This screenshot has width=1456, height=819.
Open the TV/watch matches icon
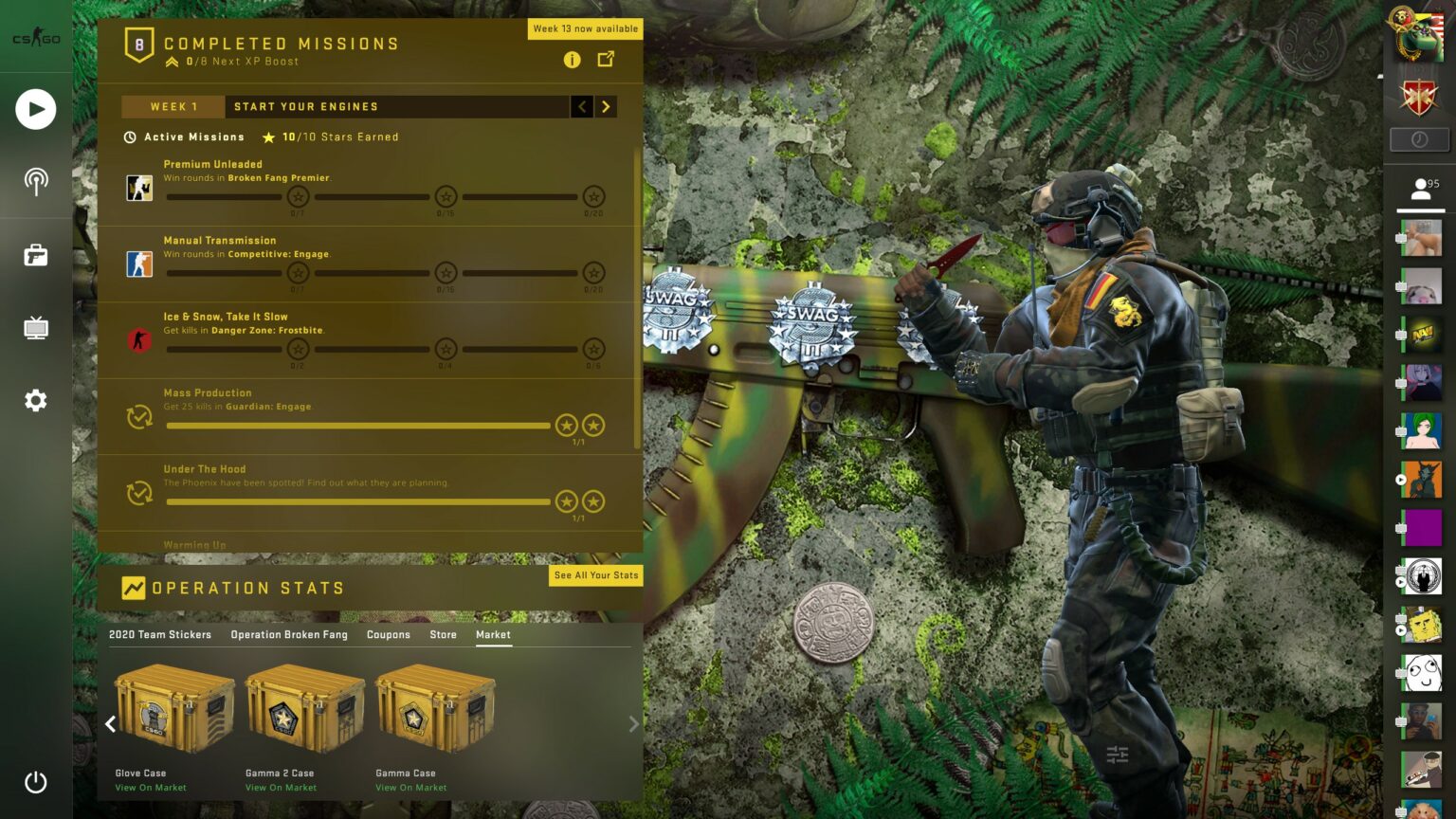click(x=35, y=327)
